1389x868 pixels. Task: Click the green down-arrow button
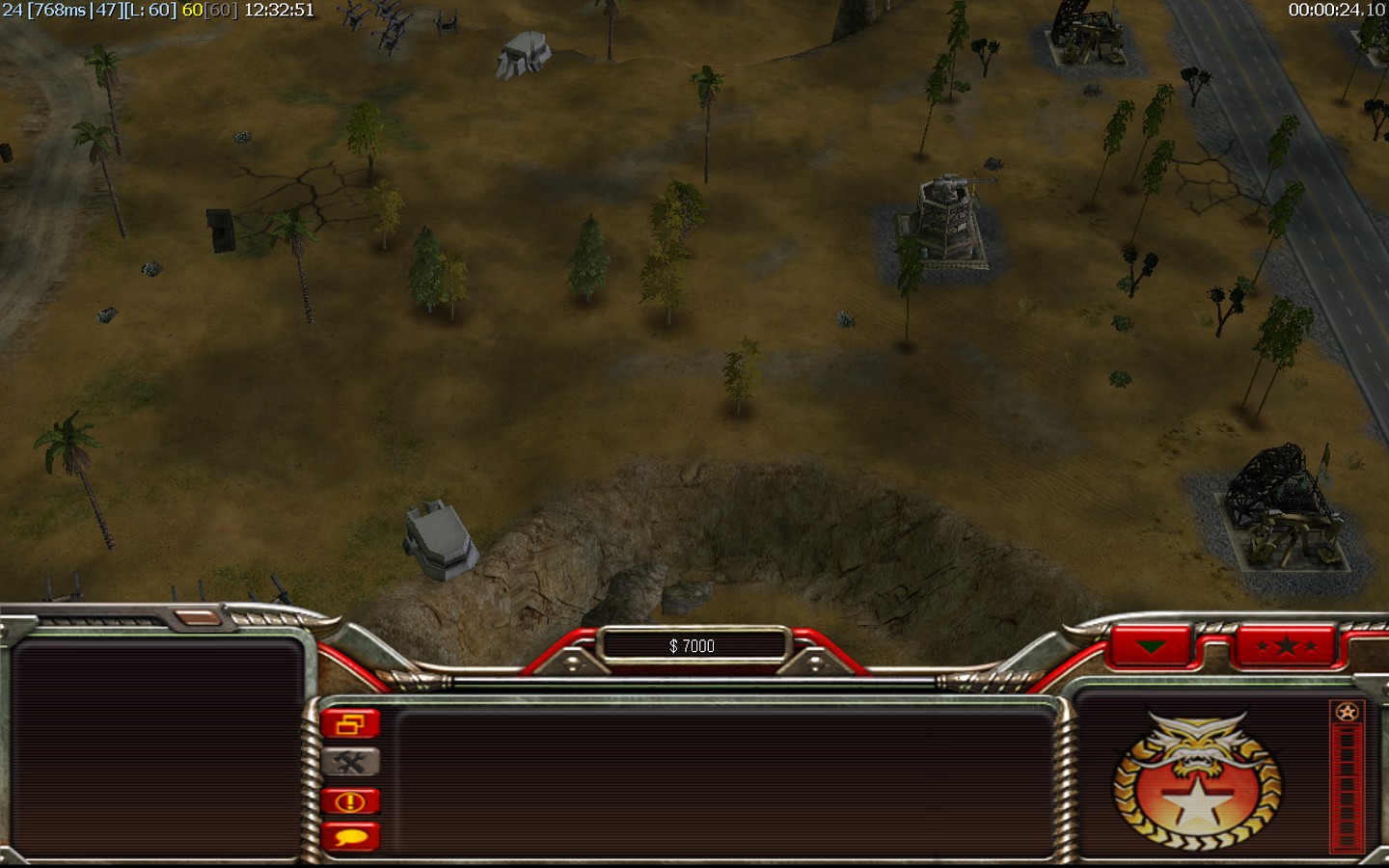click(x=1151, y=645)
